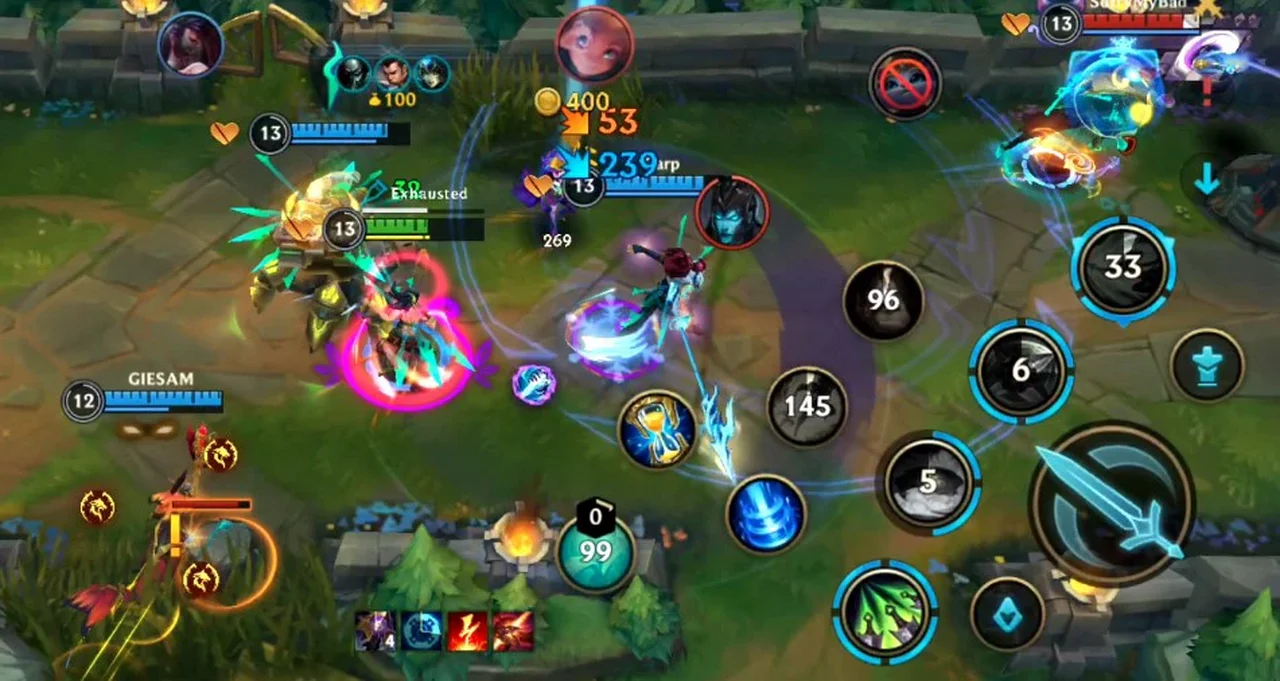Tap the teal trinket button showing 99
The height and width of the screenshot is (681, 1280).
point(596,553)
